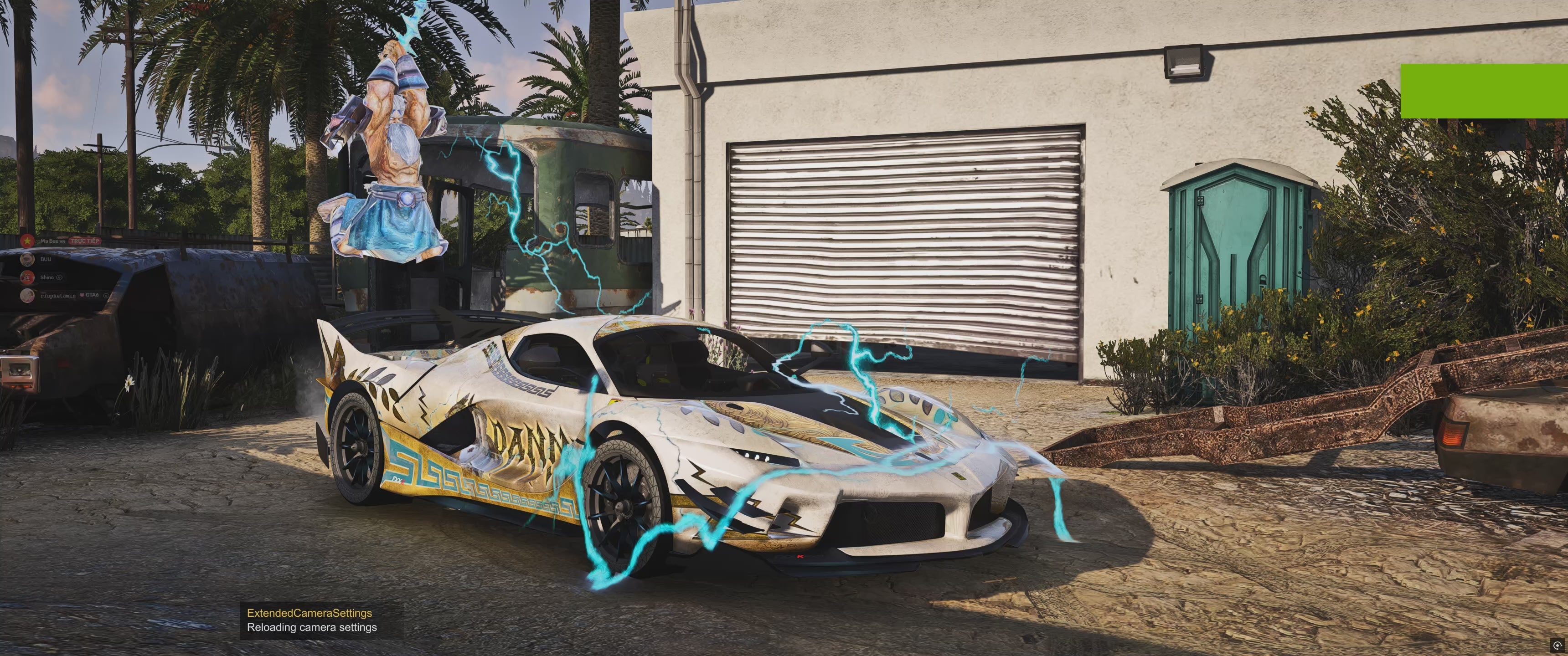This screenshot has height=656, width=1568.
Task: Click BUU's avatar in the Discord overlay
Action: pyautogui.click(x=27, y=261)
